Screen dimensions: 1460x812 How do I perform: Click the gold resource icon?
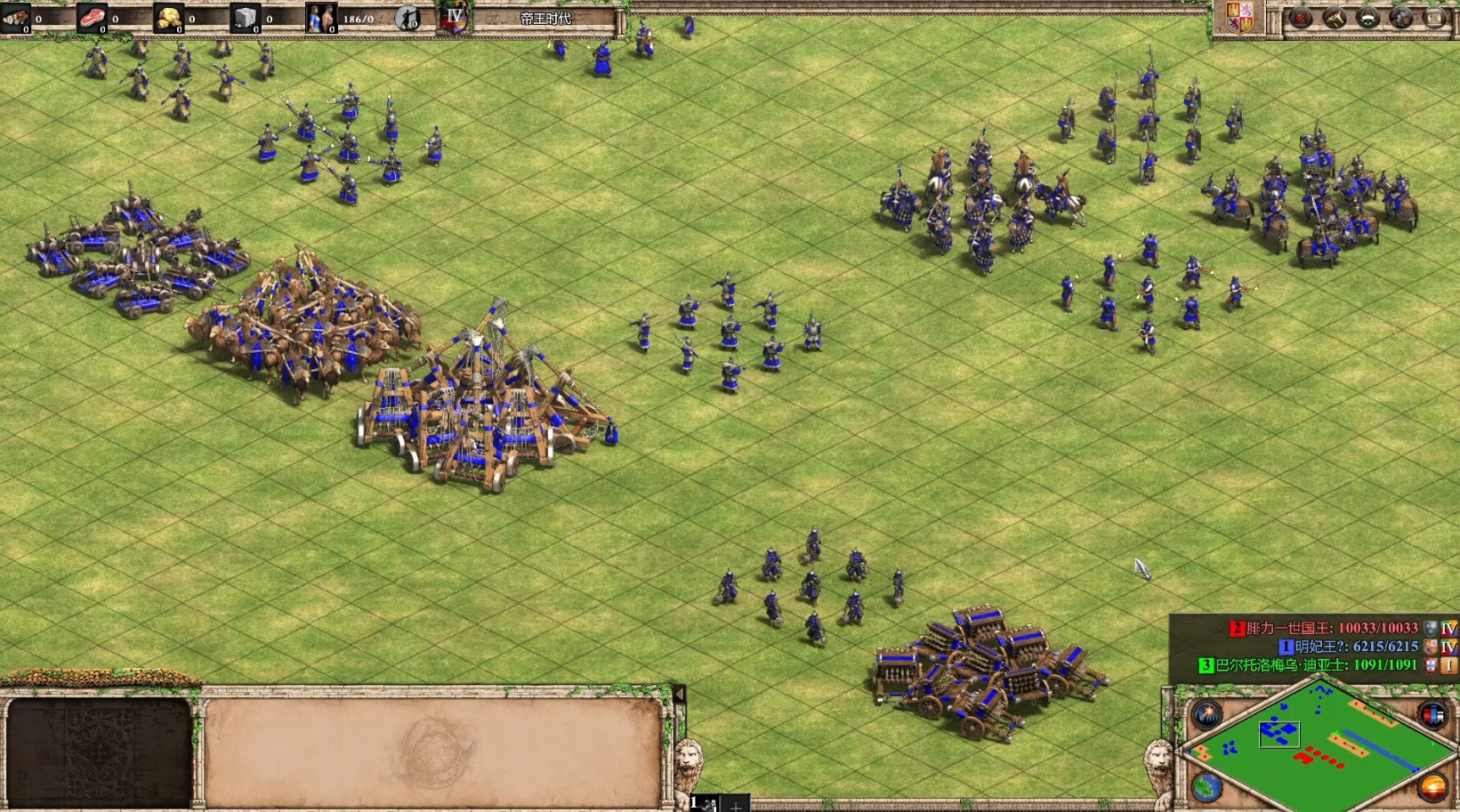coord(168,18)
